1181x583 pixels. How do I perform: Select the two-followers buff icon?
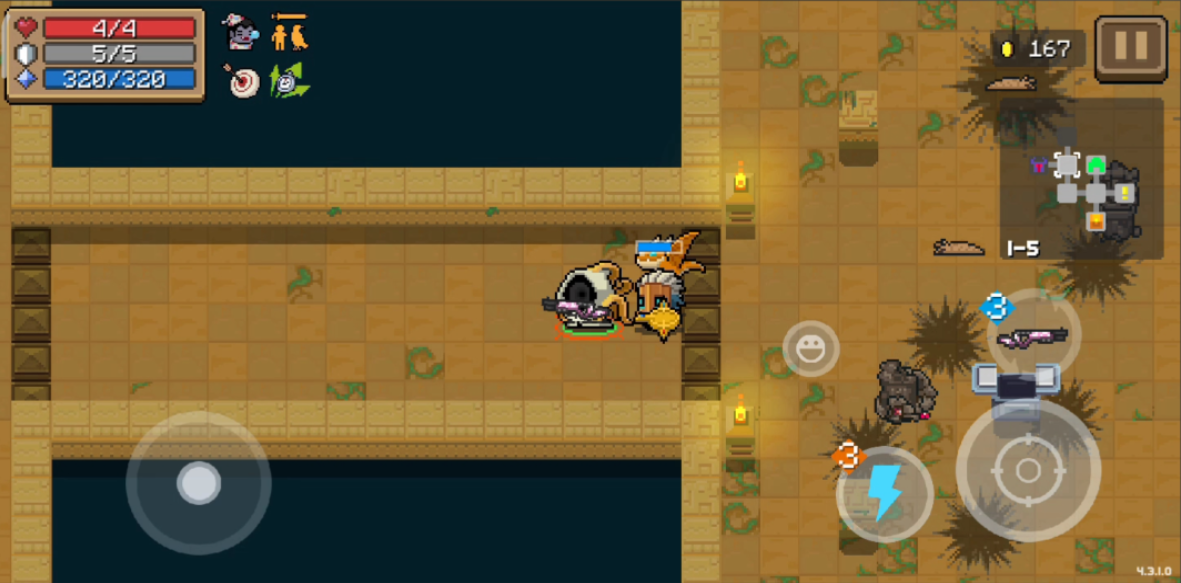tap(290, 35)
